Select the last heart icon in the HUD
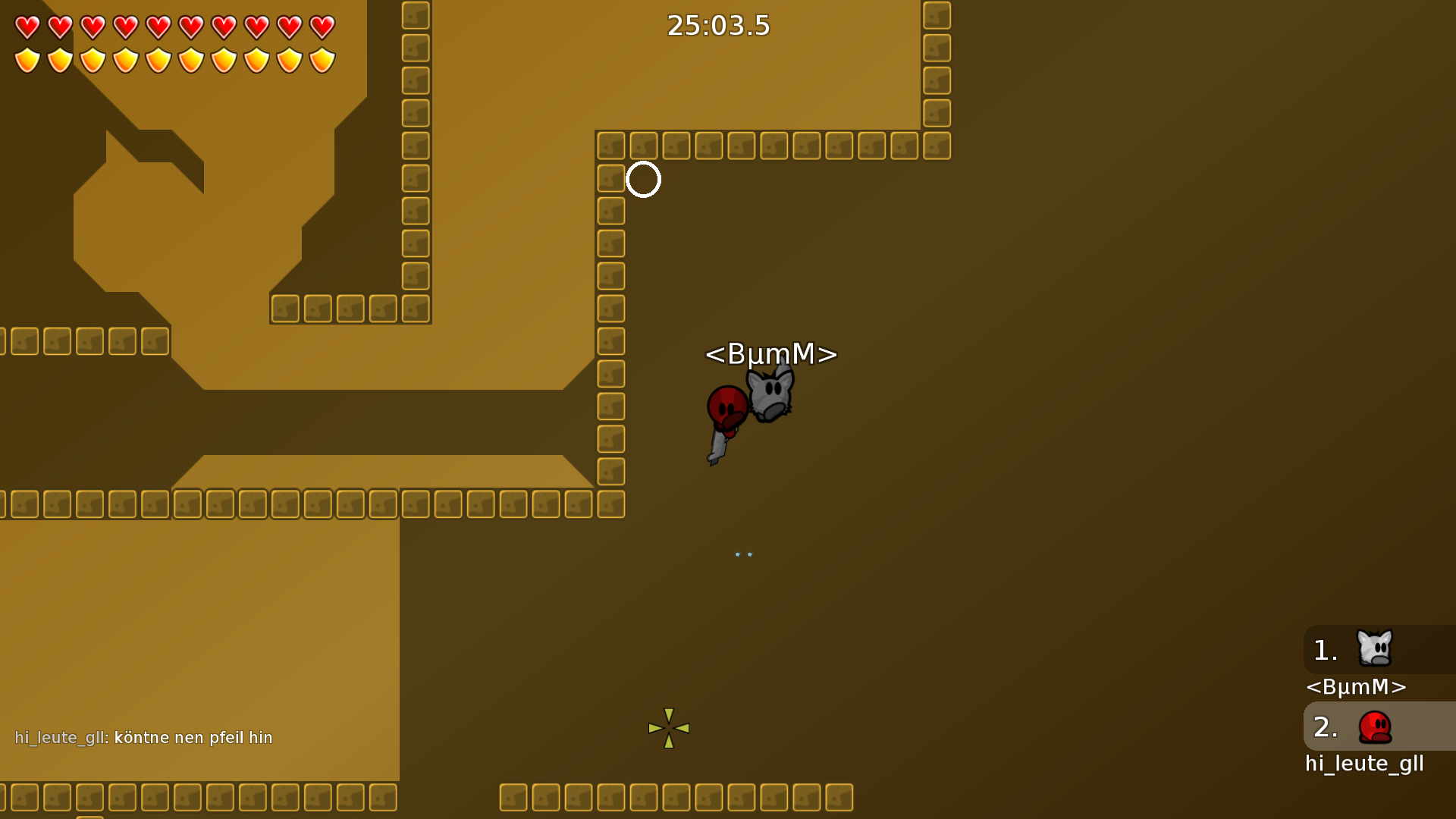The width and height of the screenshot is (1456, 819). pos(322,26)
